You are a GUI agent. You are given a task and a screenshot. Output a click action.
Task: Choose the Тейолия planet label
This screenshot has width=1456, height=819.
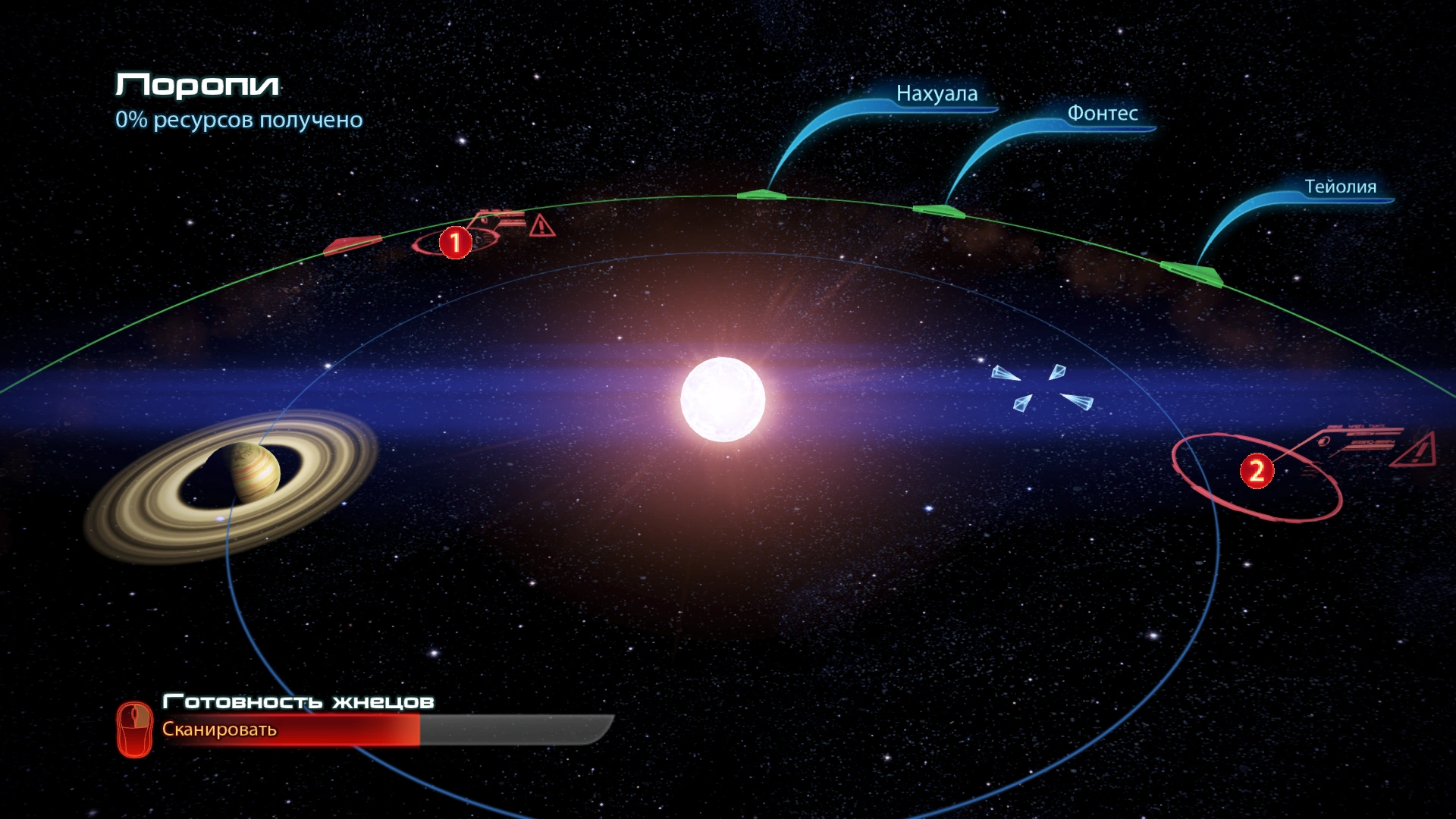click(x=1340, y=187)
